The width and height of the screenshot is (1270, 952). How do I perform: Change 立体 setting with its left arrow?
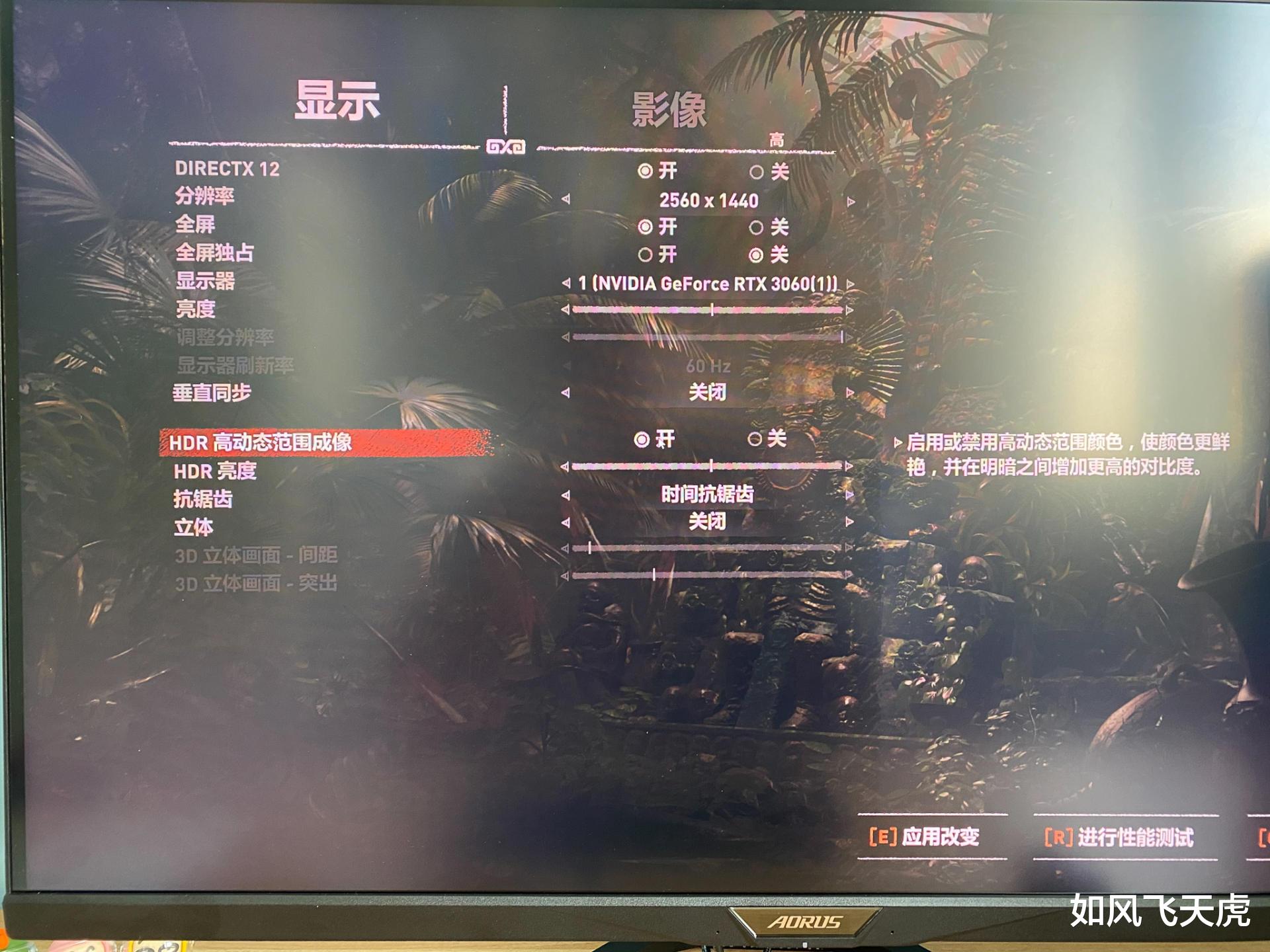(x=566, y=521)
